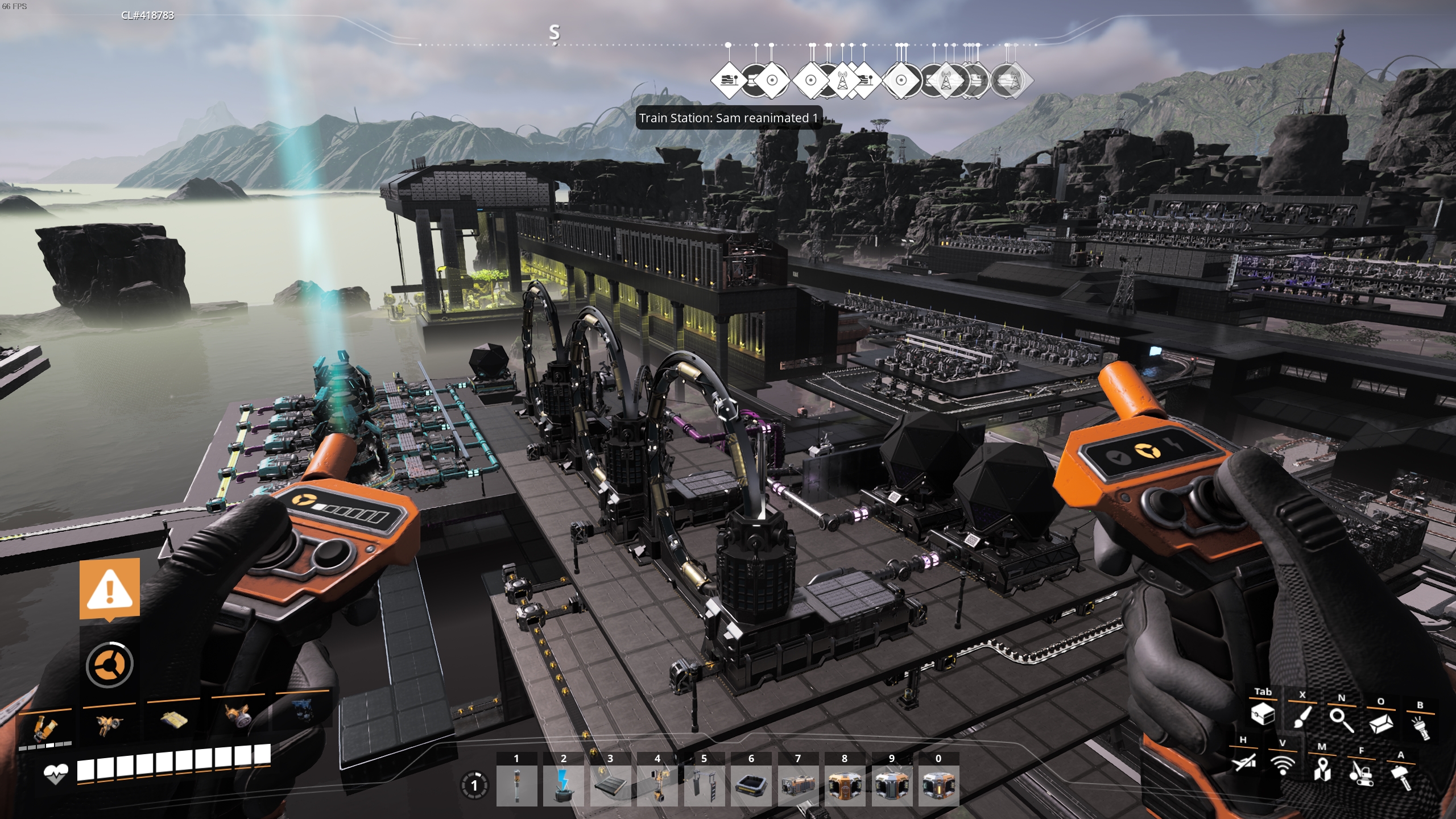Select the square frame in slot 6
This screenshot has height=819, width=1456.
pyautogui.click(x=751, y=786)
